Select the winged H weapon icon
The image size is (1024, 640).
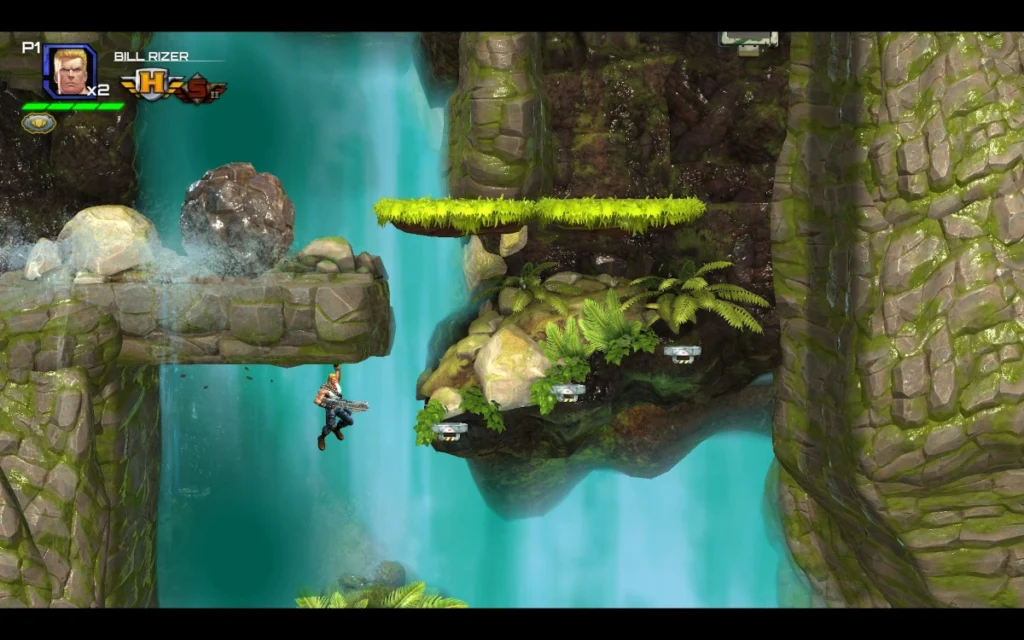(149, 87)
